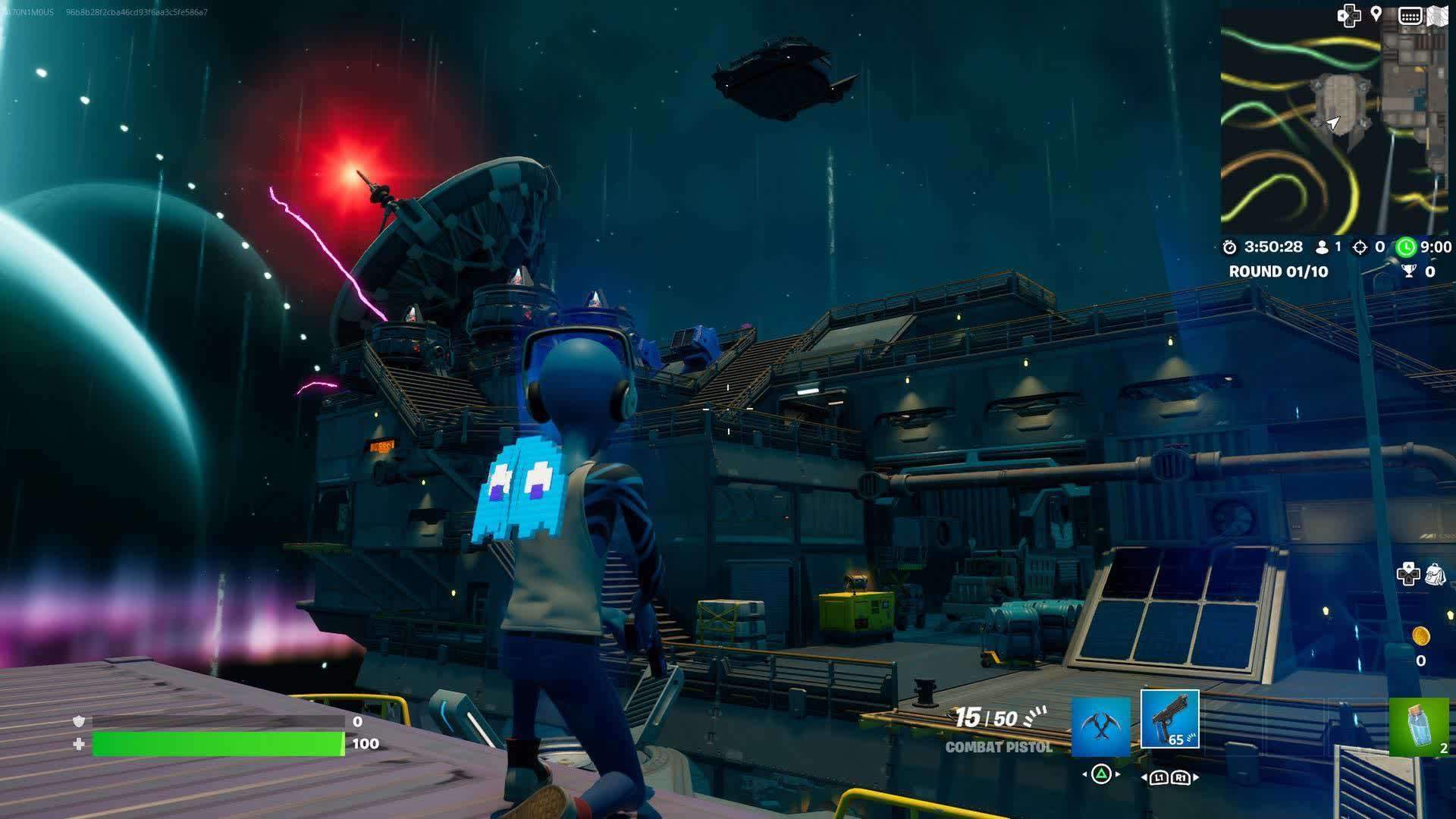Viewport: 1456px width, 819px height.
Task: Open the backpack inventory icon
Action: [1434, 574]
